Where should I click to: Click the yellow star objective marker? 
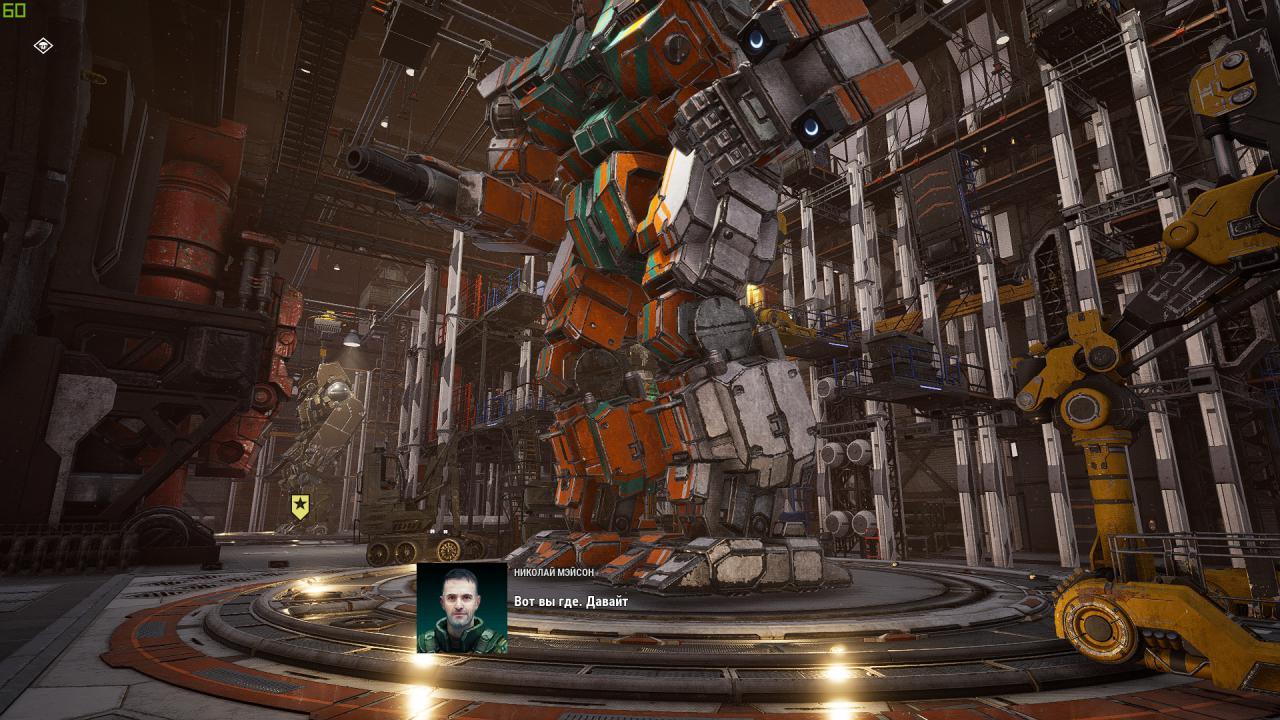click(x=300, y=506)
